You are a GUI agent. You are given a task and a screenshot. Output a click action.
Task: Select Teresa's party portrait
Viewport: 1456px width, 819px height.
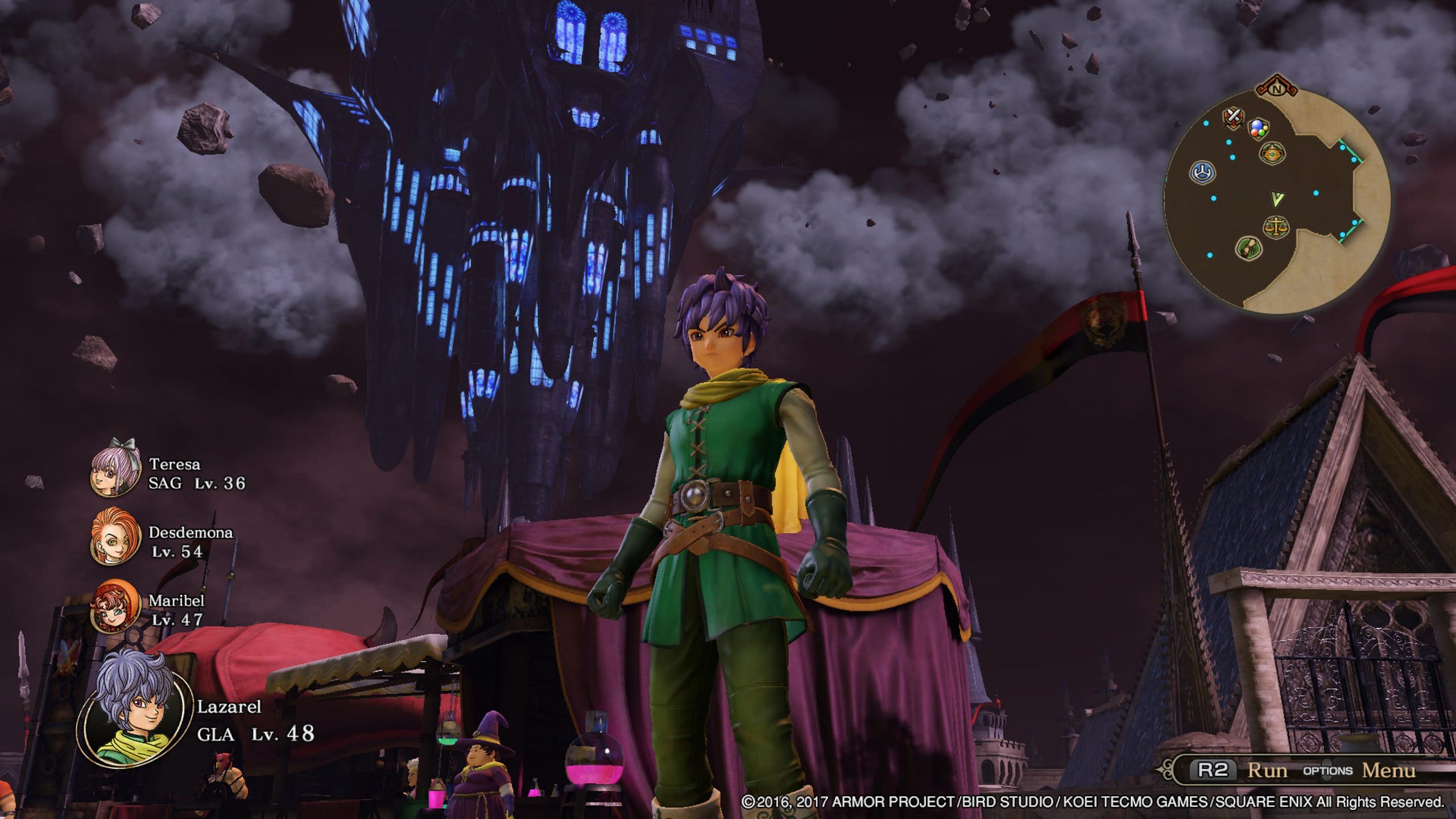115,473
